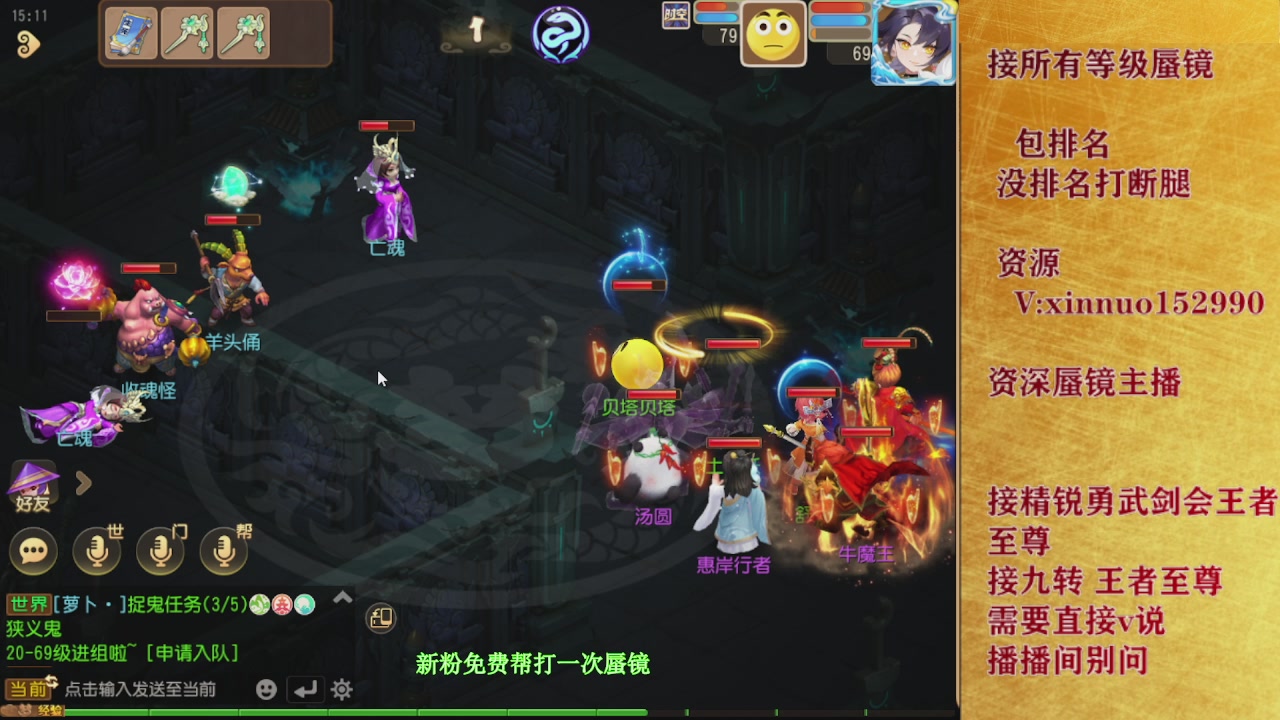Viewport: 1280px width, 720px height.
Task: Open the emoji smiley icon in chat bar
Action: click(x=265, y=688)
